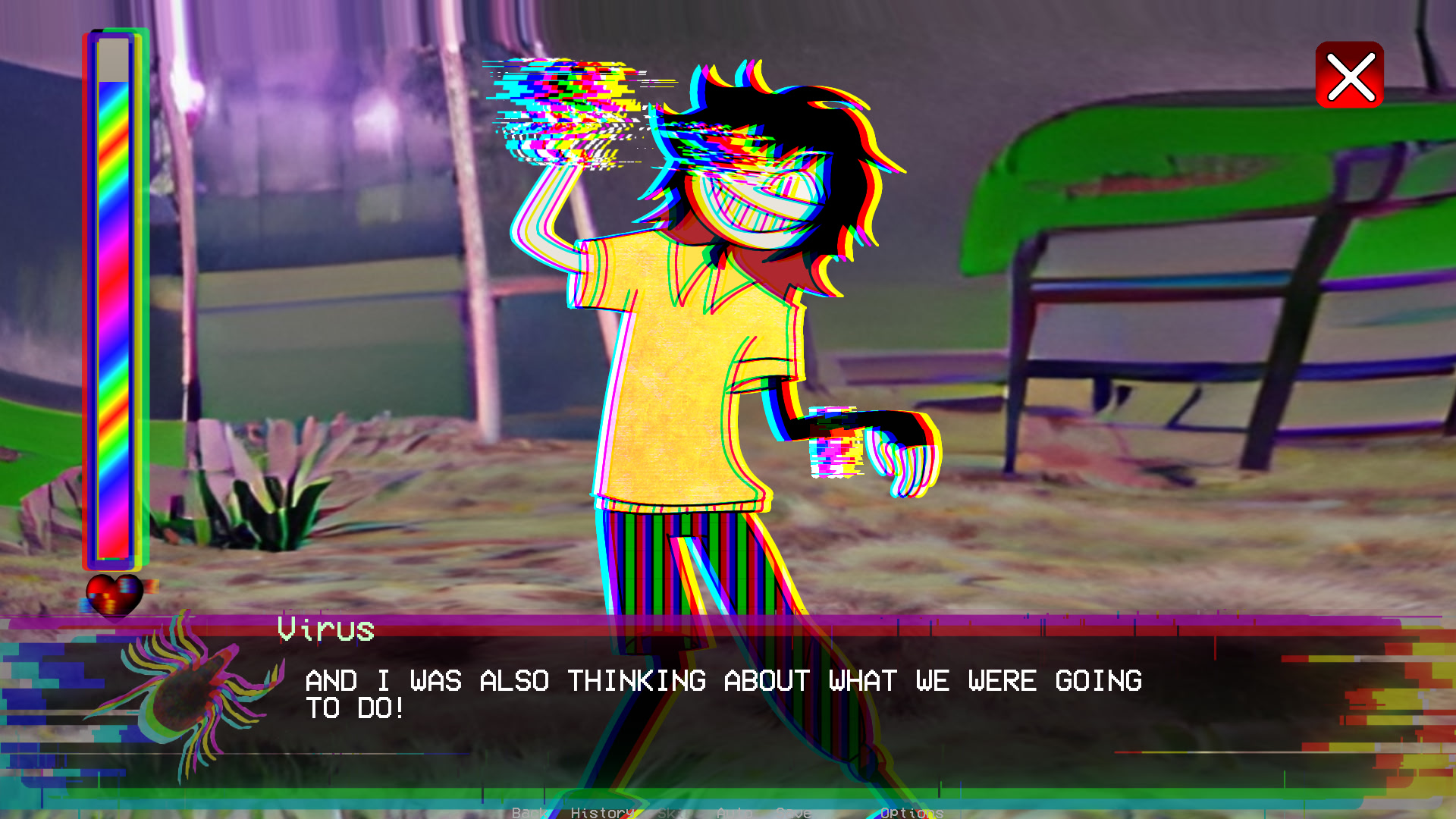The image size is (1456, 819).
Task: Toggle Skip mode in the quick menu
Action: pyautogui.click(x=671, y=814)
